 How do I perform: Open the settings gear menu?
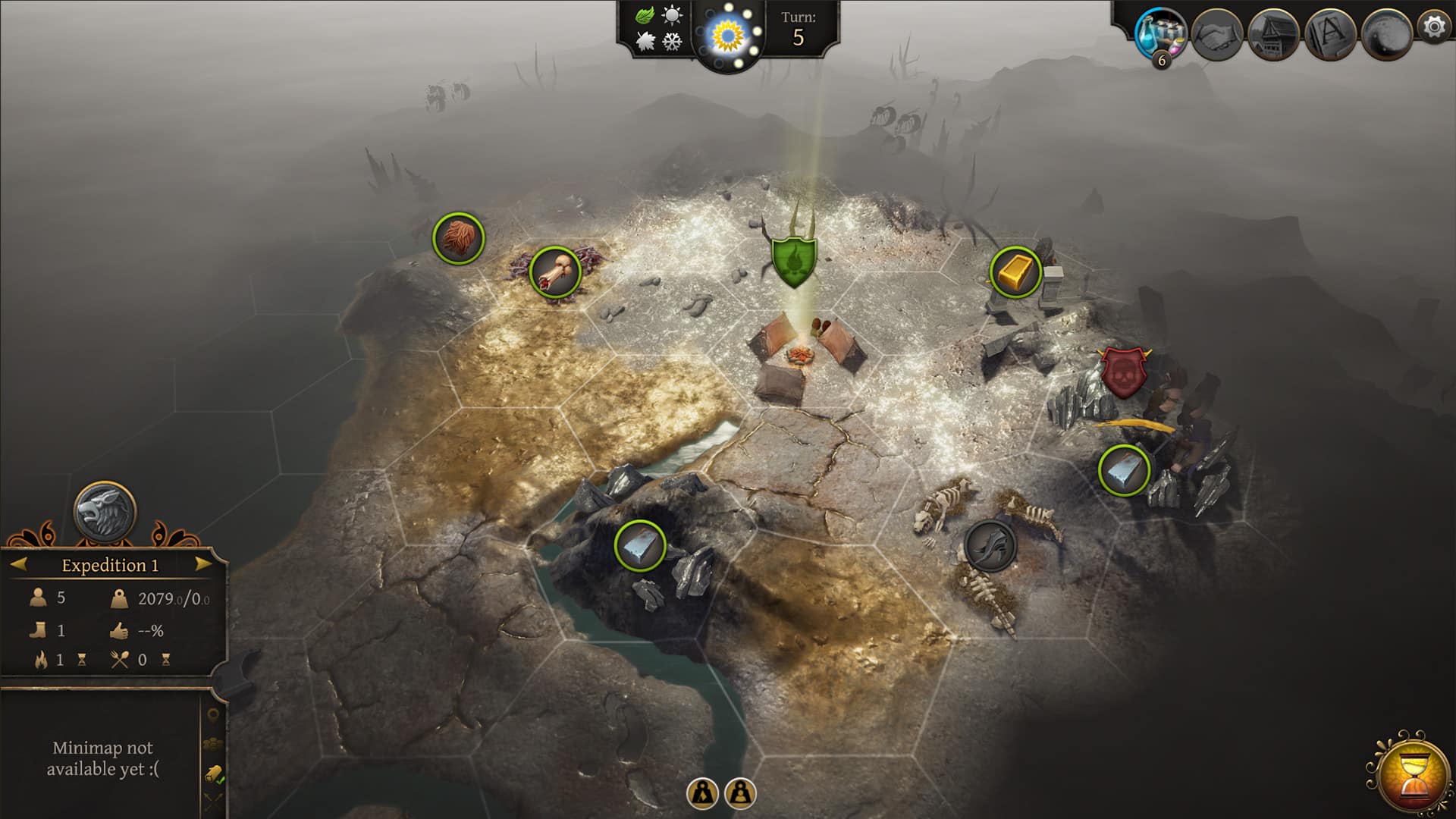point(1432,30)
